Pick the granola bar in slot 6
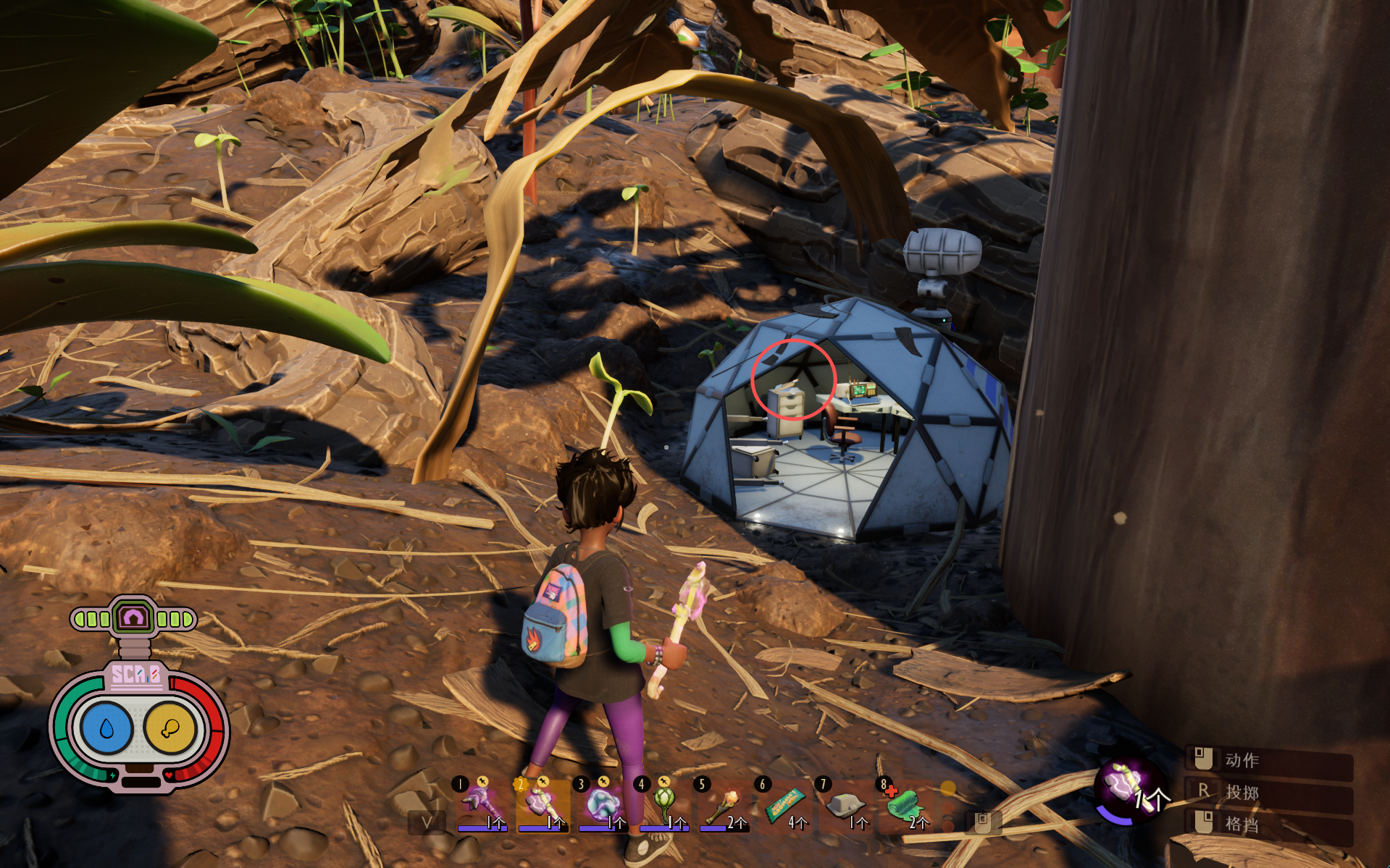Viewport: 1390px width, 868px height. point(785,804)
